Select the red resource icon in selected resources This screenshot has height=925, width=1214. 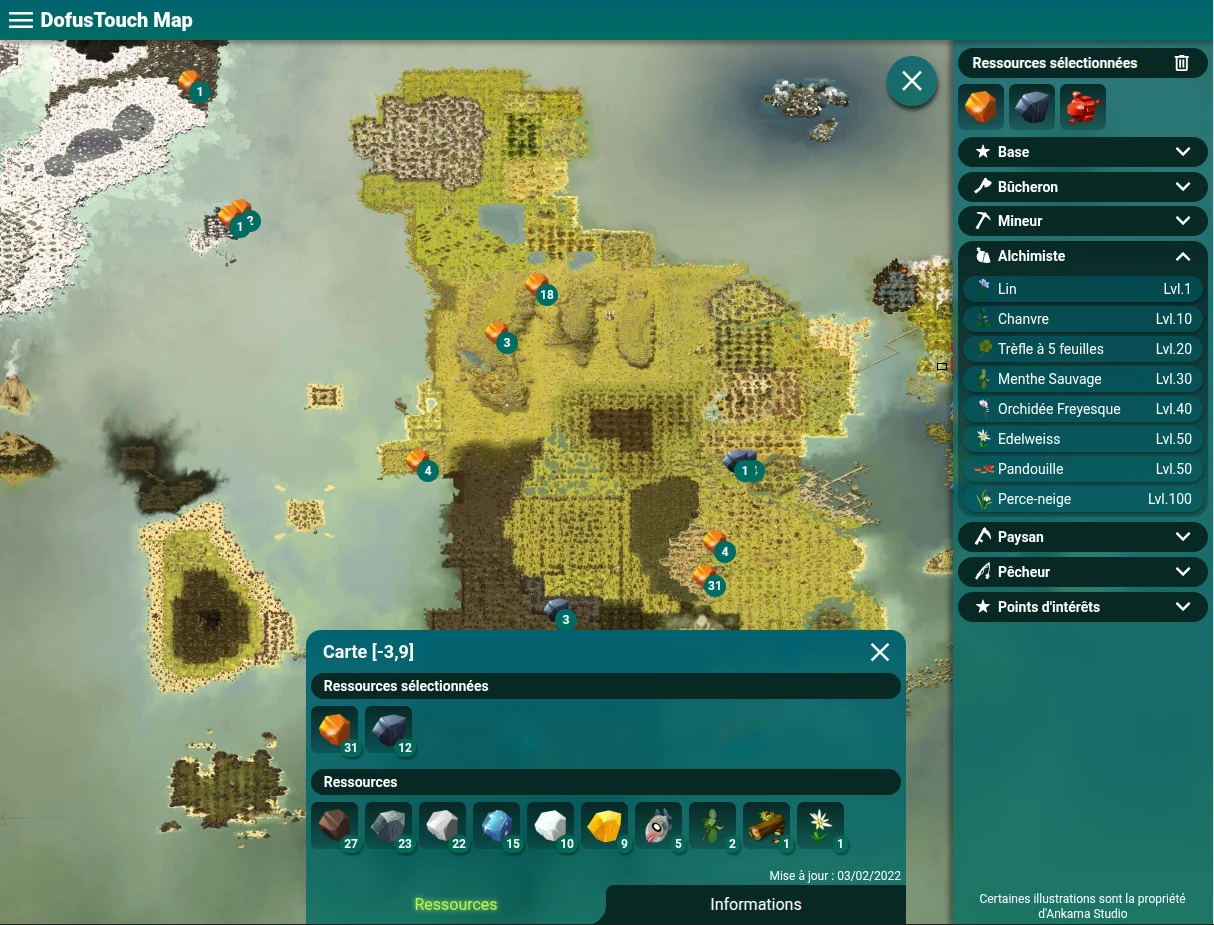click(1082, 107)
